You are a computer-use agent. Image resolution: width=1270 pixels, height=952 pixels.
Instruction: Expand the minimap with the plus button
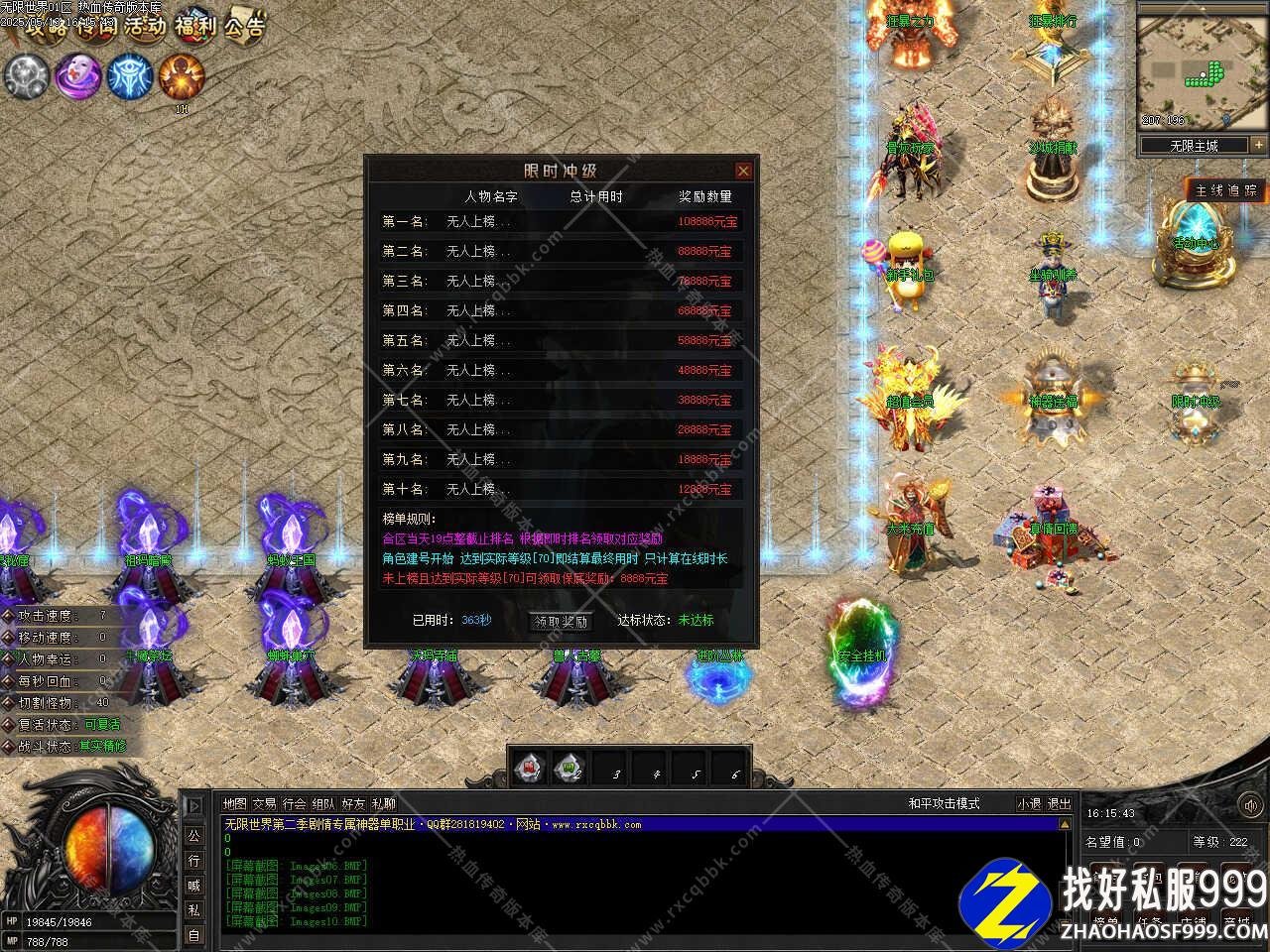[1258, 145]
